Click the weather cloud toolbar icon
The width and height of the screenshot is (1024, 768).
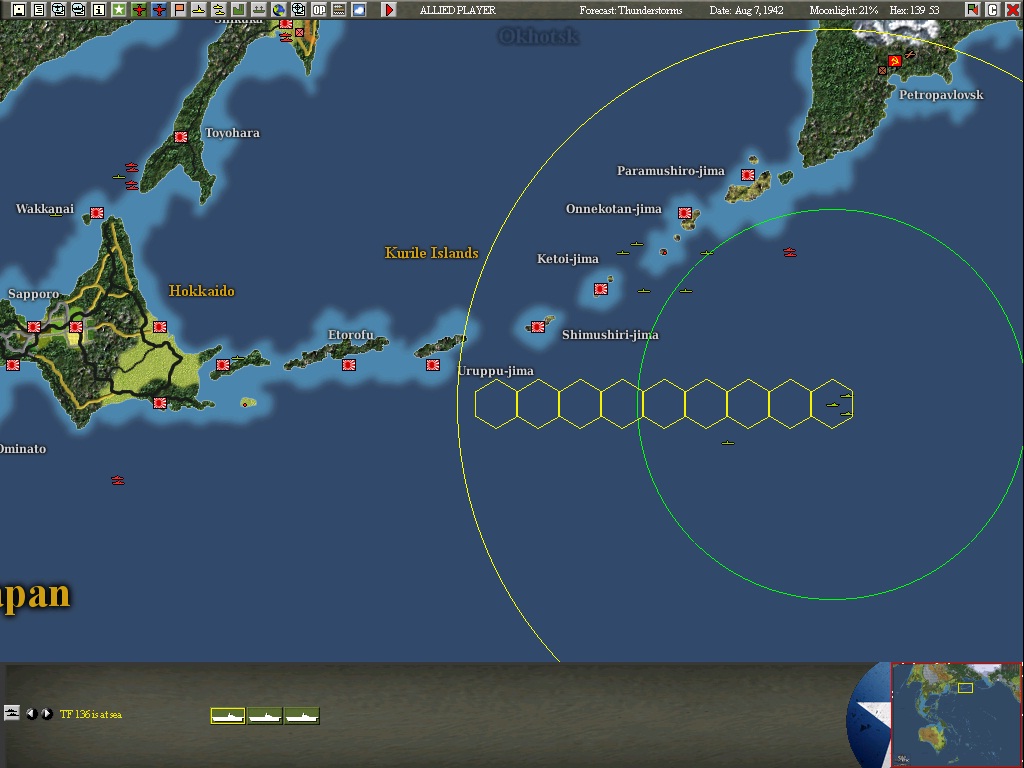pyautogui.click(x=359, y=10)
